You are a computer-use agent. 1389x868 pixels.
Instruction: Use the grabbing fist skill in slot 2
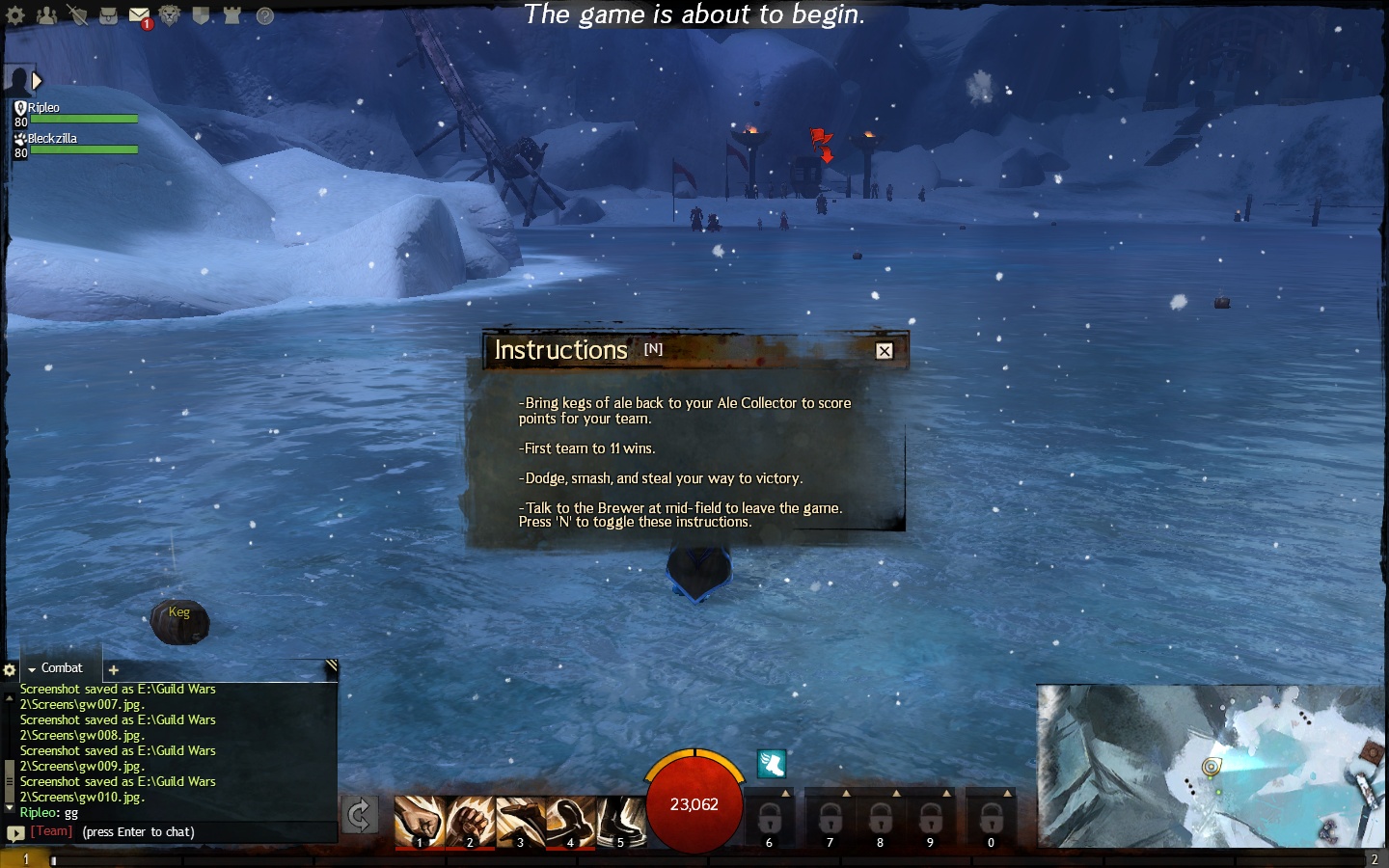470,821
